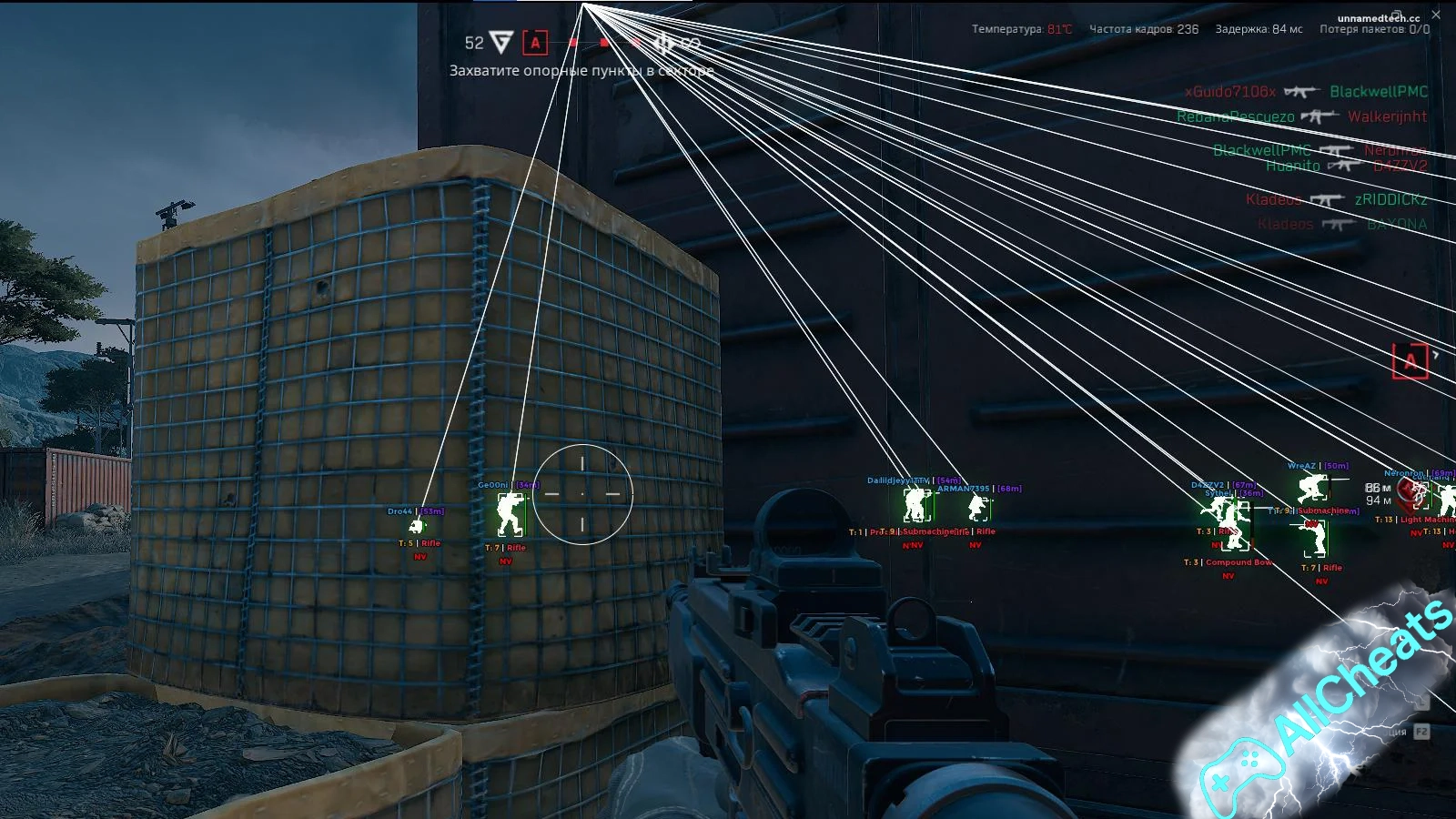Select the zRIDDICKz kill feed entry
This screenshot has width=1456, height=819.
click(1390, 199)
